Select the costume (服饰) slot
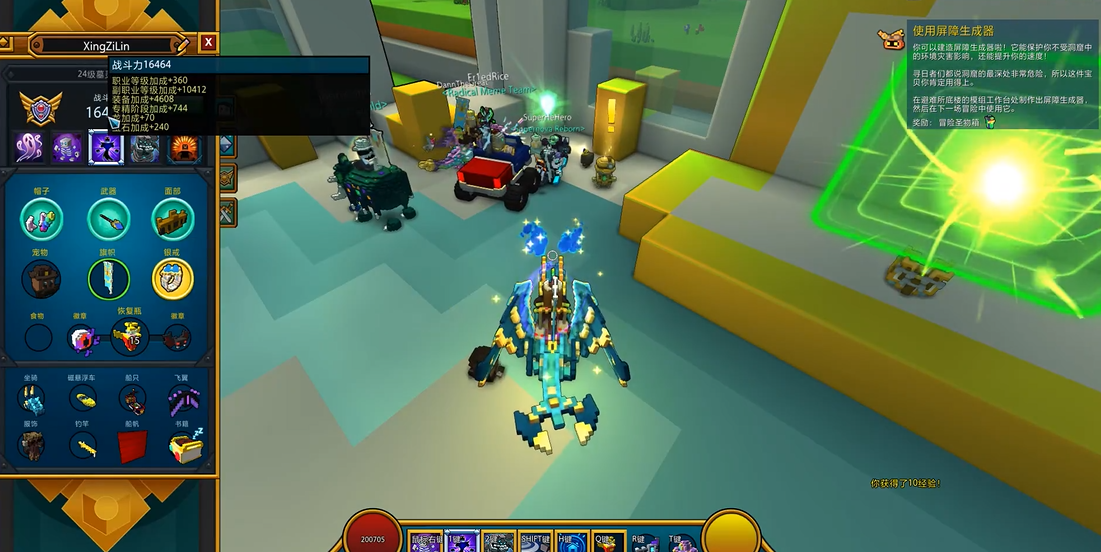Image resolution: width=1101 pixels, height=552 pixels. pyautogui.click(x=32, y=446)
